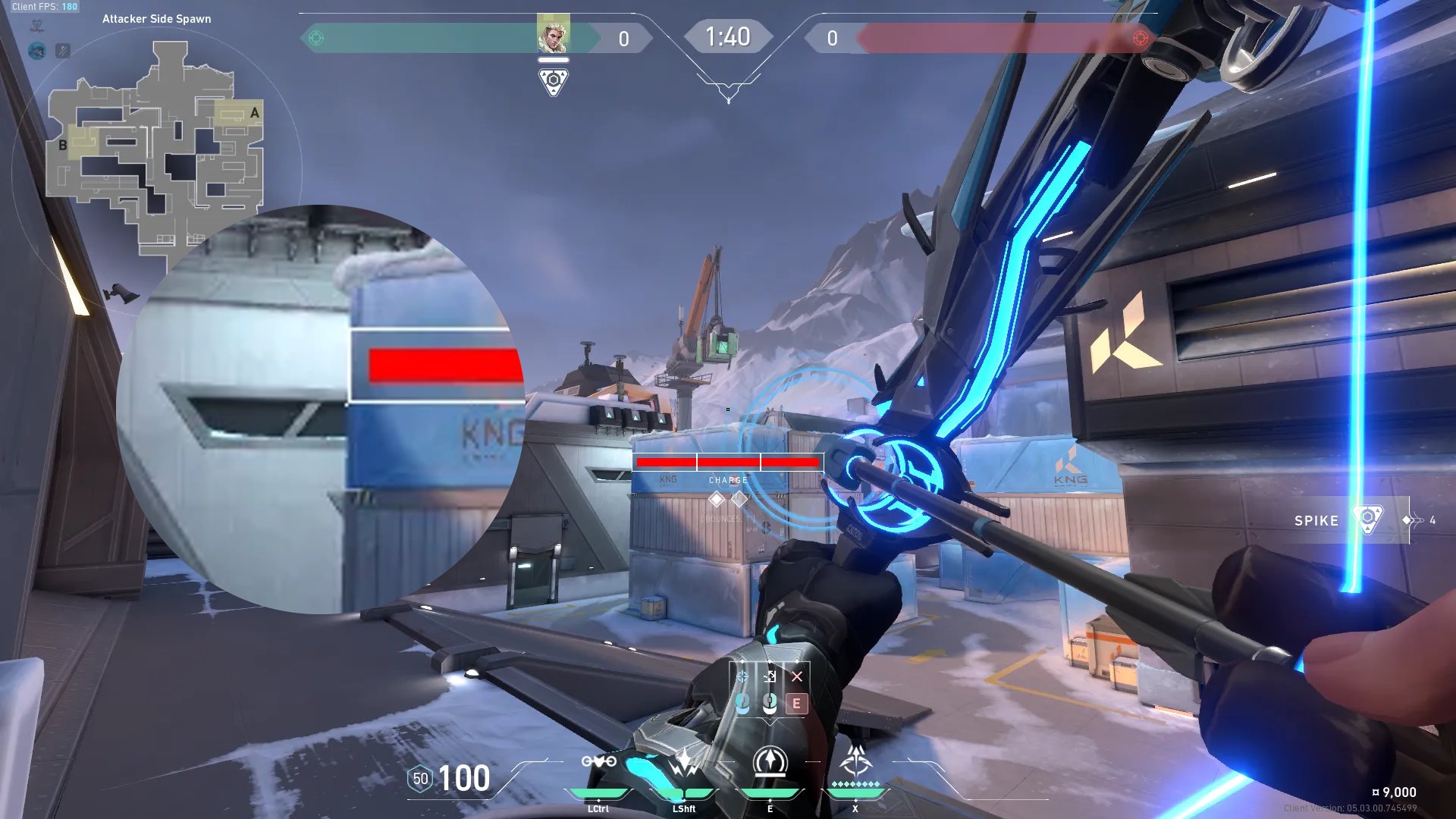Select the A site marker on minimap
The image size is (1456, 819).
[254, 113]
